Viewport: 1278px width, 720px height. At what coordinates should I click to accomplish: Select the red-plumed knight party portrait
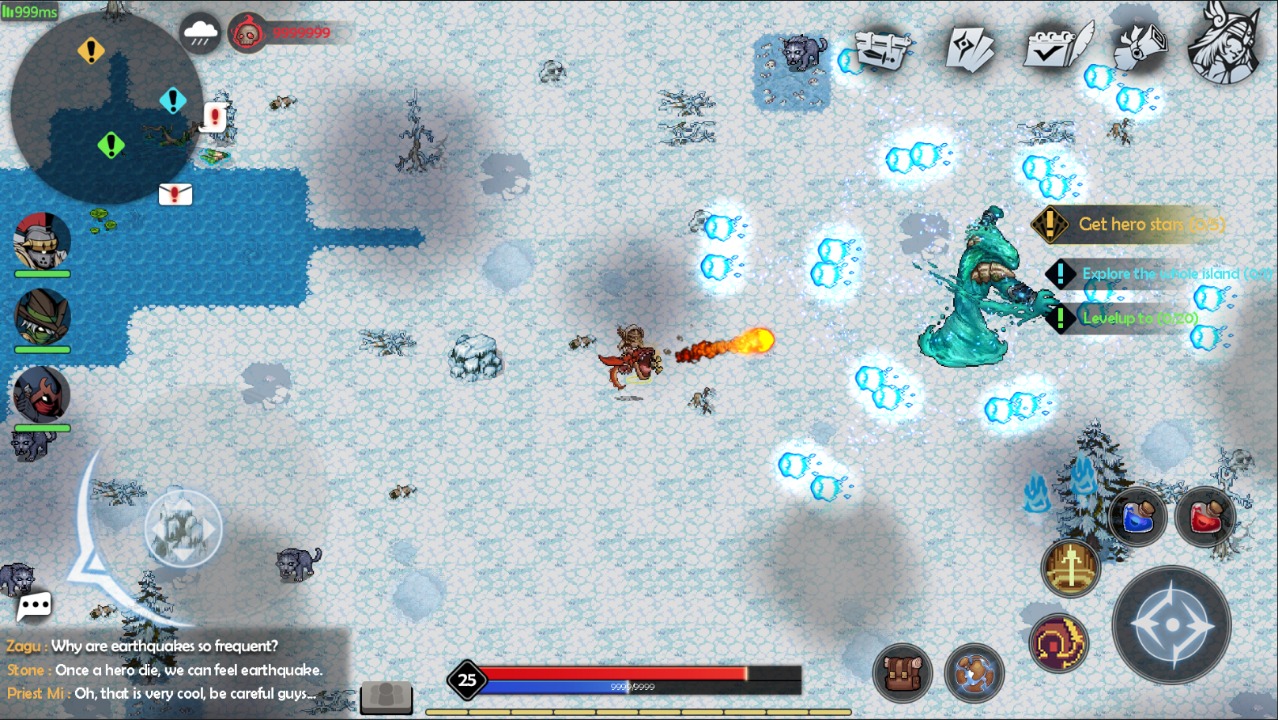coord(42,243)
